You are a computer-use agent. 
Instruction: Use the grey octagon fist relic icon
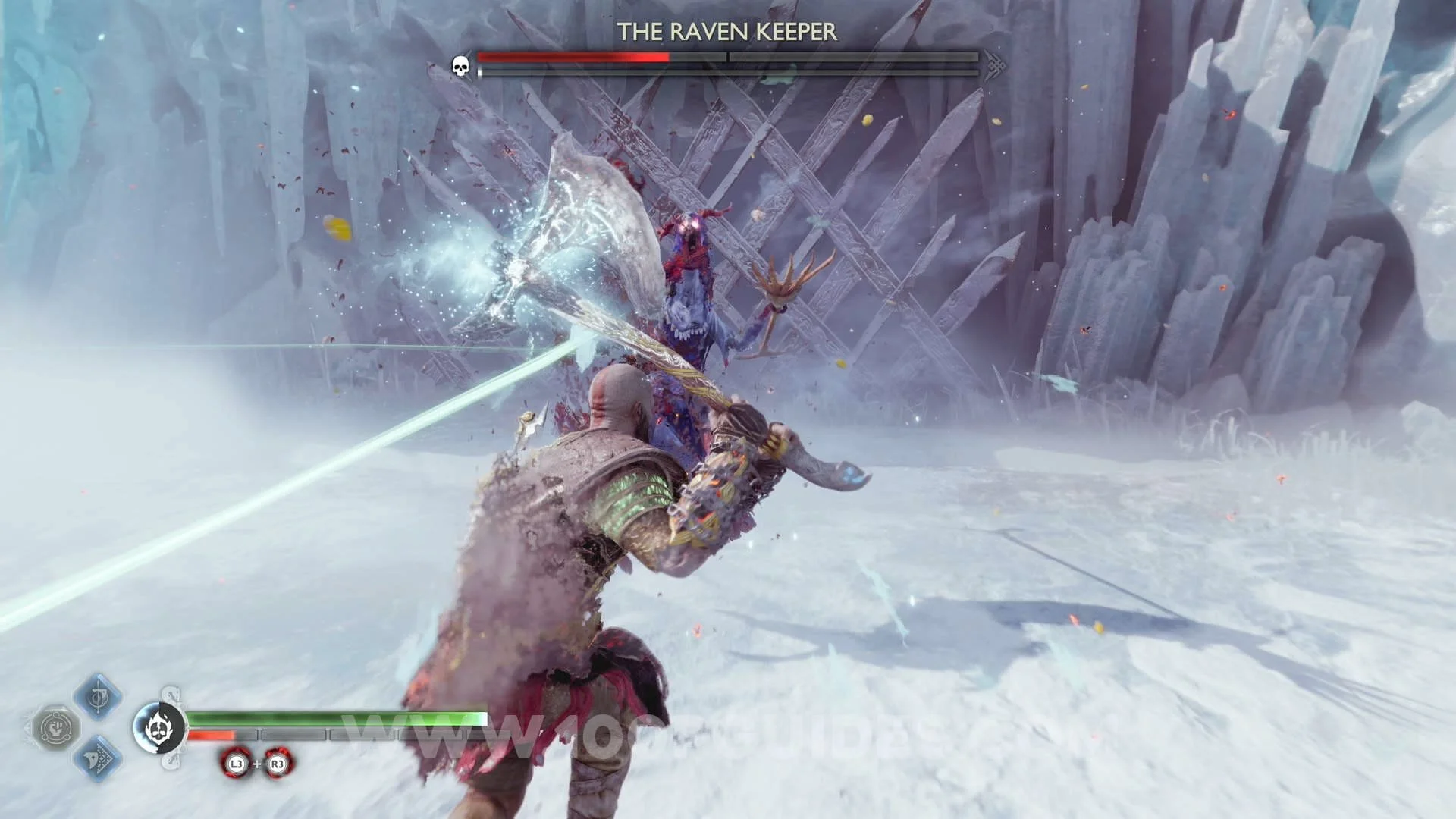[55, 729]
